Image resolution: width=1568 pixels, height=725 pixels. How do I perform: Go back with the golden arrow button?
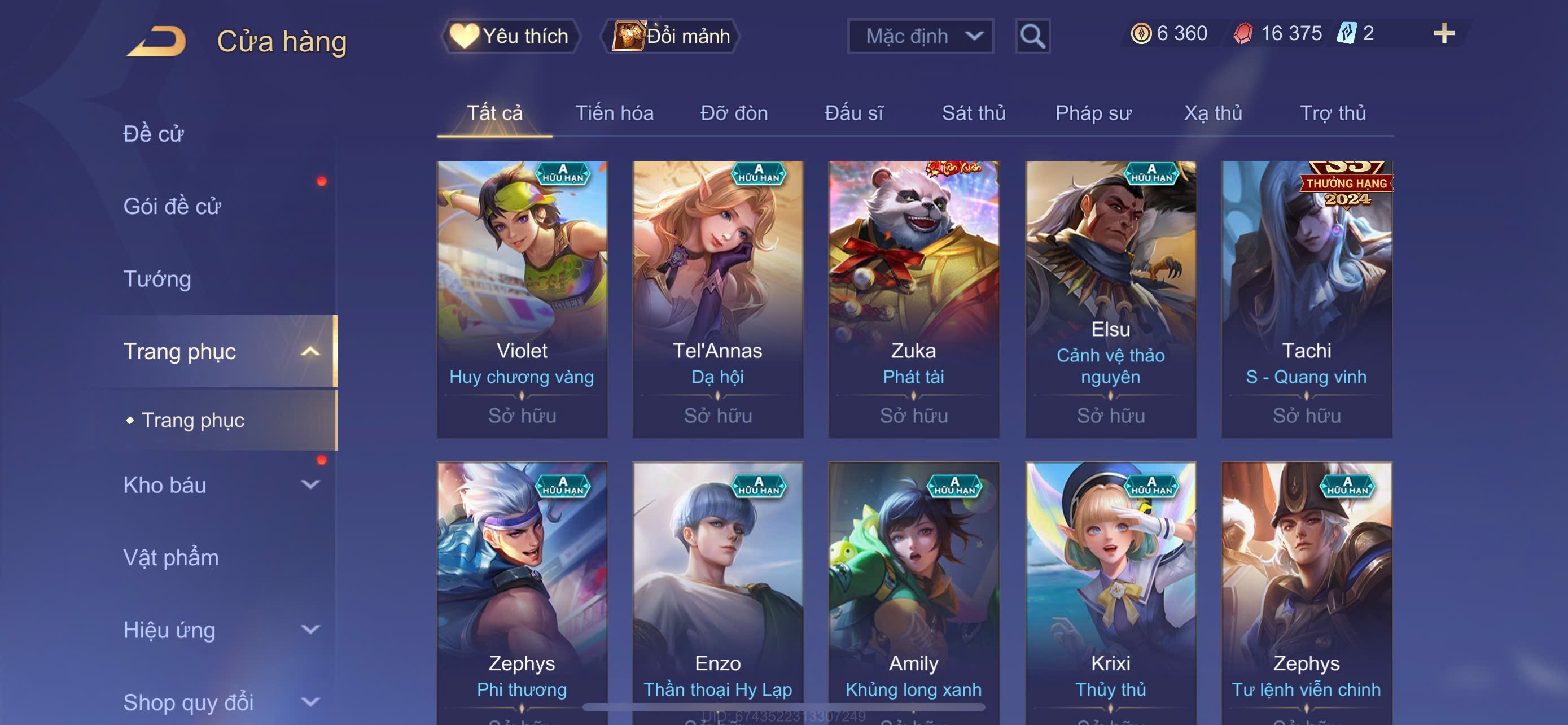tap(157, 41)
